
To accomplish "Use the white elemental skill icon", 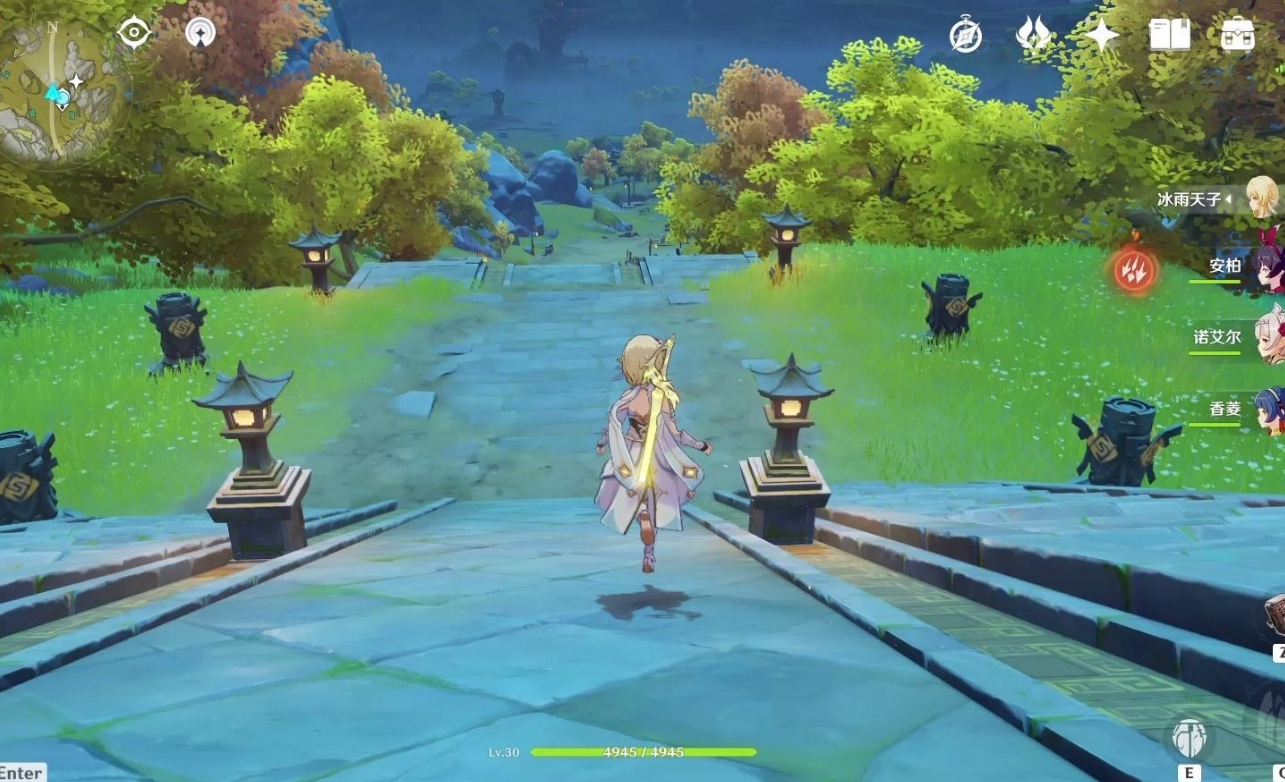I will pyautogui.click(x=1189, y=741).
